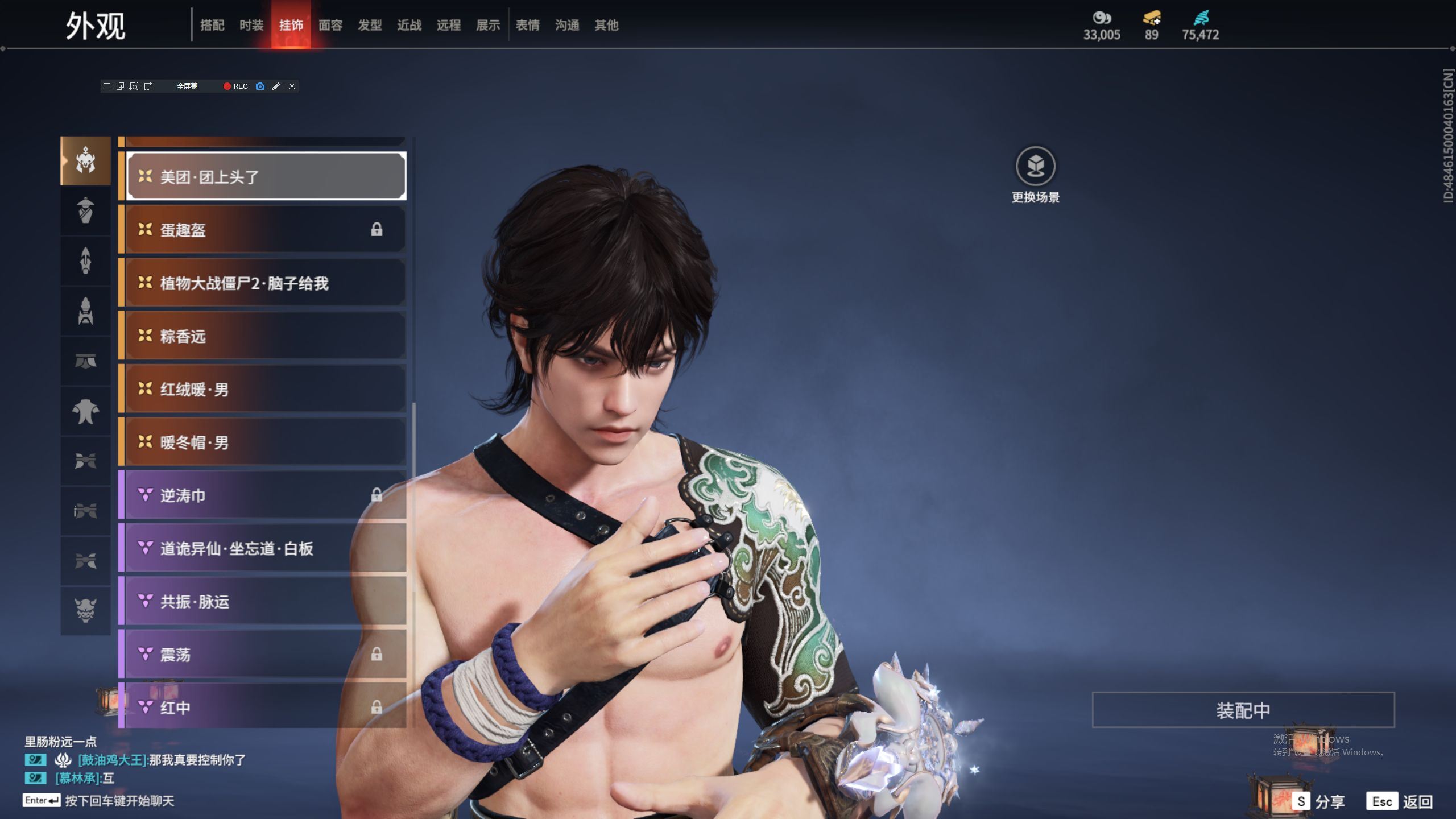Open the 其他 tab
The width and height of the screenshot is (1456, 819).
pos(606,25)
